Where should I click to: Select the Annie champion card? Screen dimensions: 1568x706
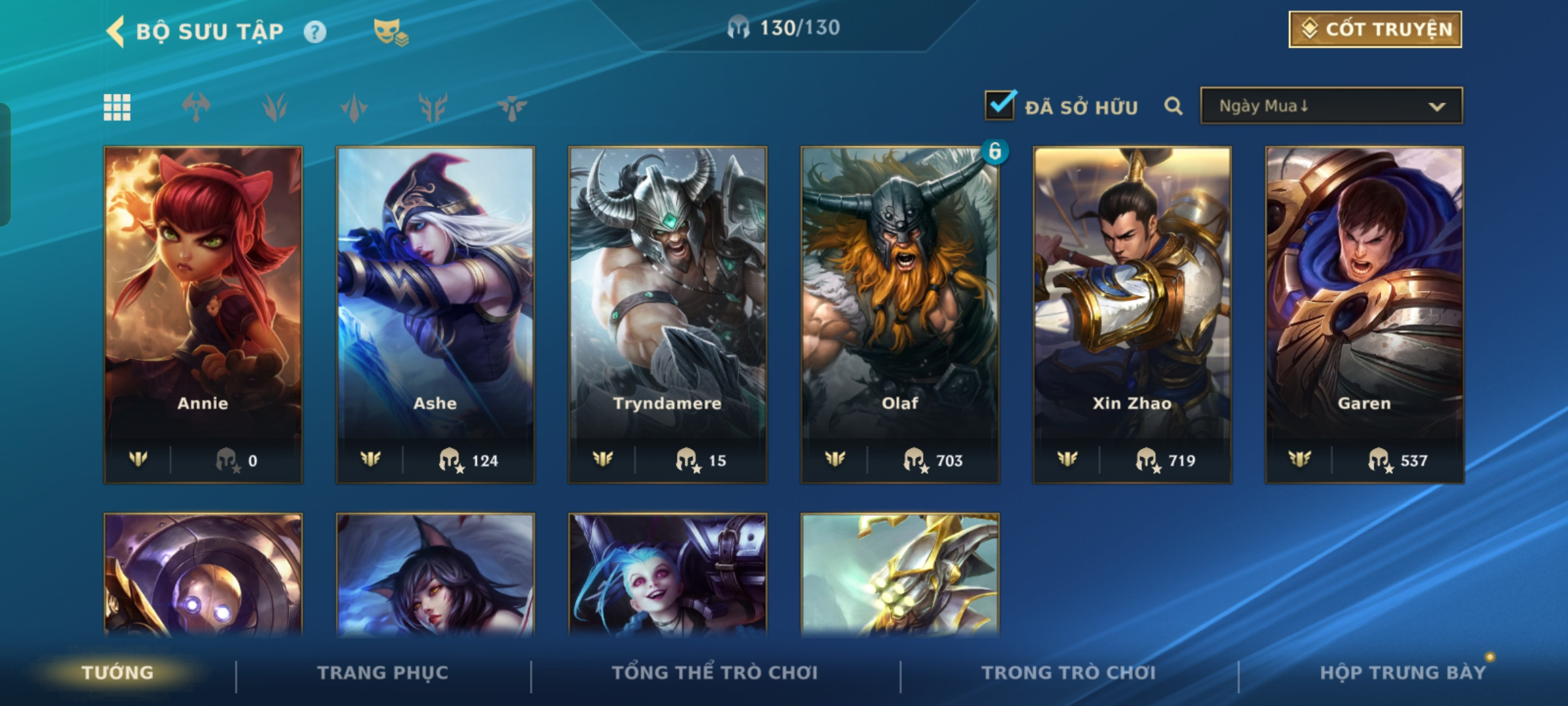(x=203, y=314)
